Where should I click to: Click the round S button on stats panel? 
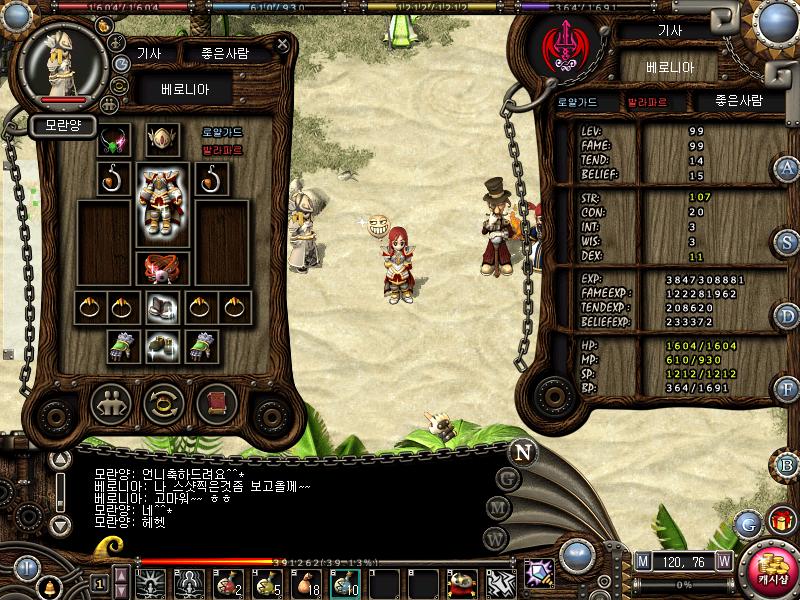(x=787, y=242)
